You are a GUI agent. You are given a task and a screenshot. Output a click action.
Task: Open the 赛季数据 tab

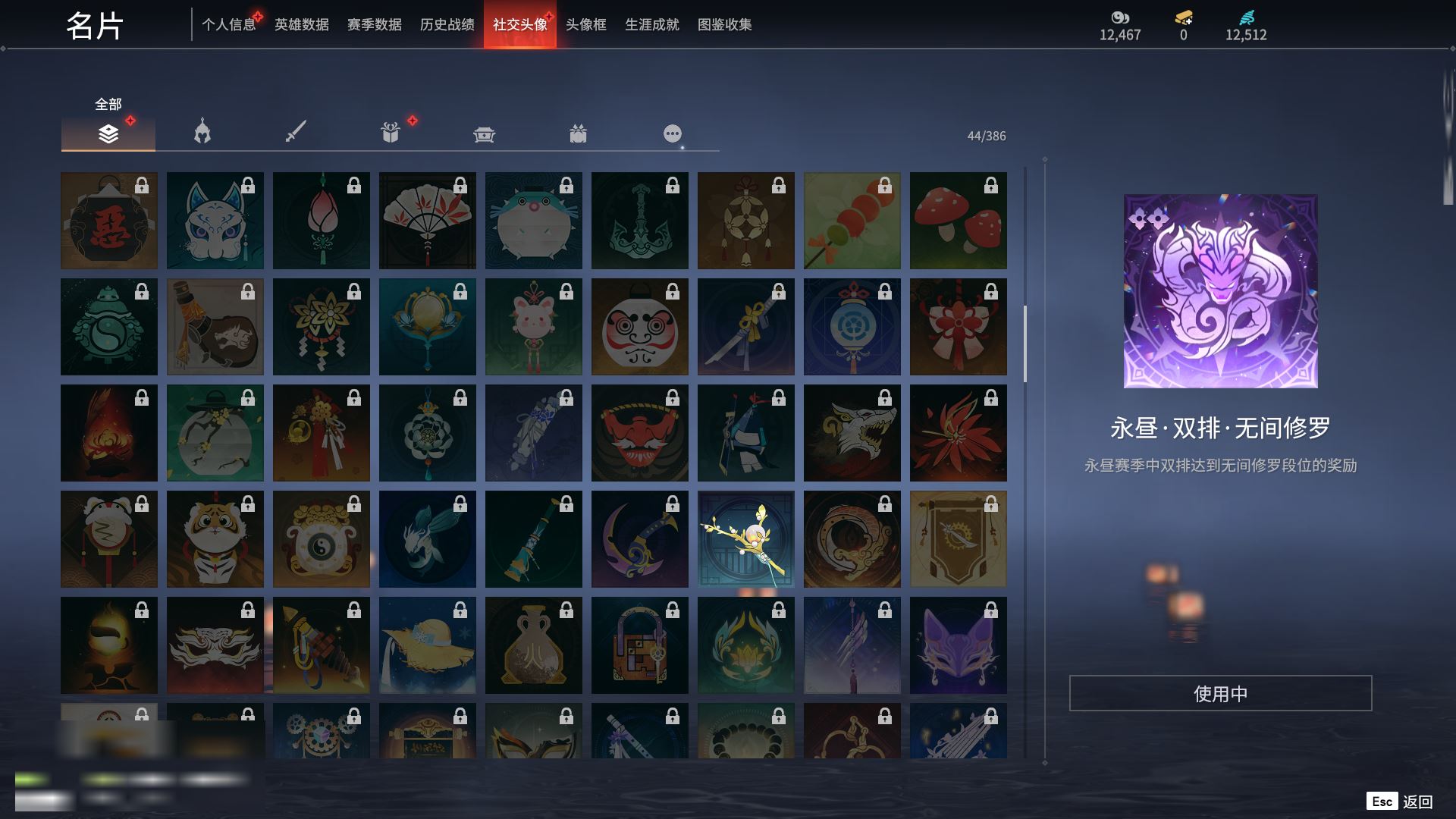(x=374, y=25)
